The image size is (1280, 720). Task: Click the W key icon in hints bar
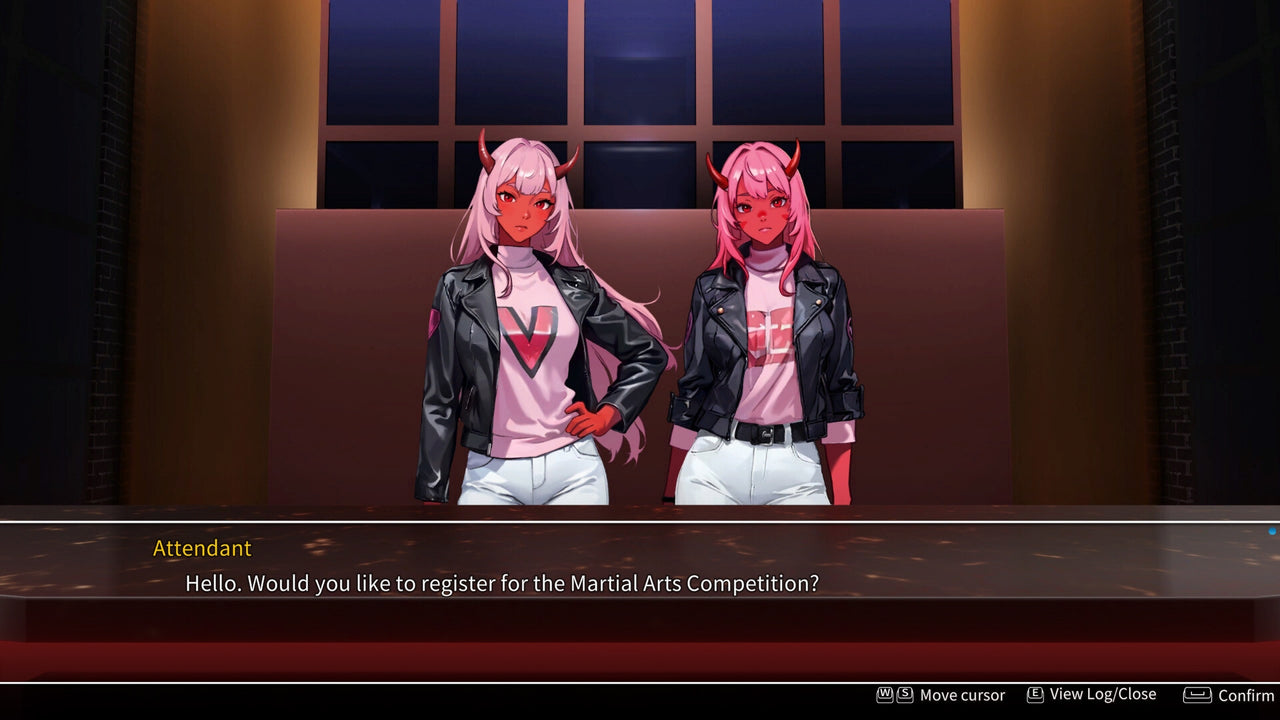(883, 694)
